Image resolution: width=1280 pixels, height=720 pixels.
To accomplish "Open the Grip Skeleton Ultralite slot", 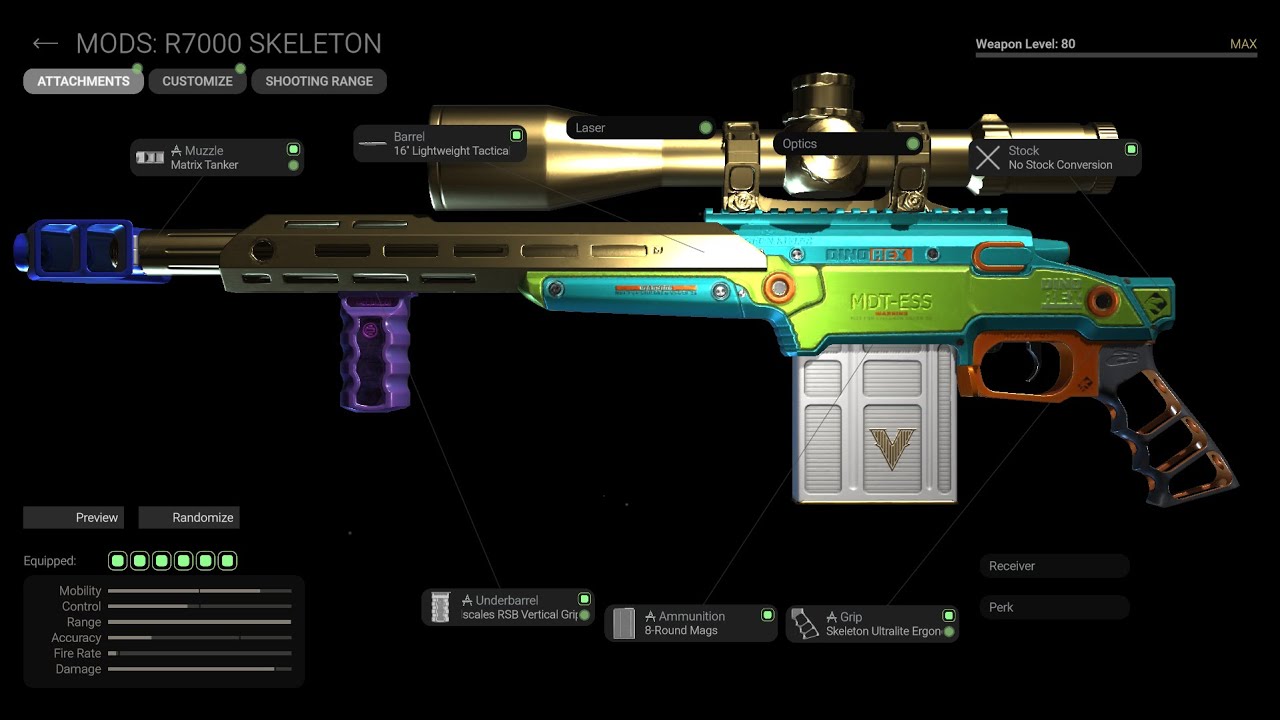I will (872, 624).
